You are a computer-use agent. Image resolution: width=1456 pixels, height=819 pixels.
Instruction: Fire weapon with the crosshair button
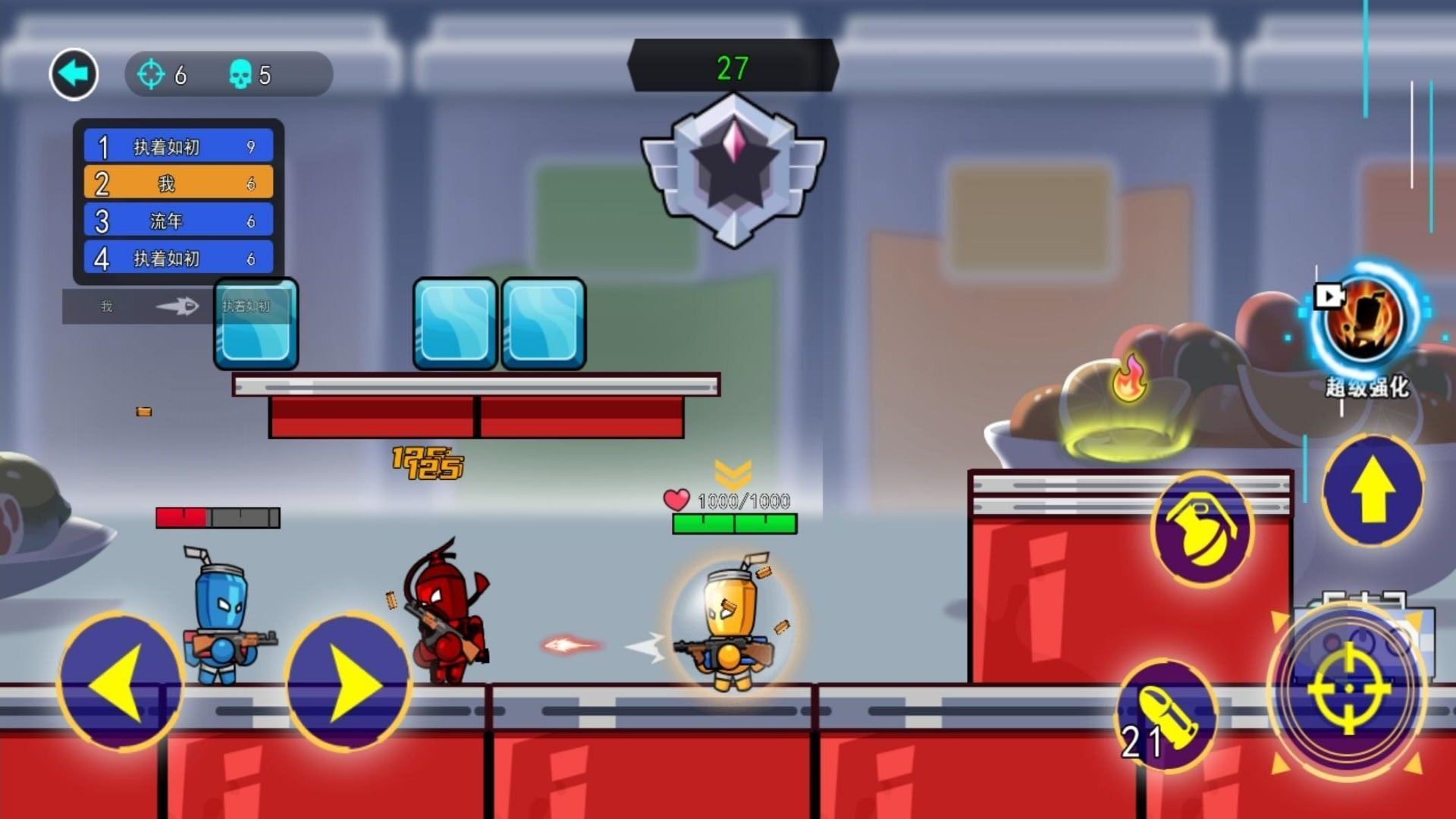pyautogui.click(x=1348, y=689)
